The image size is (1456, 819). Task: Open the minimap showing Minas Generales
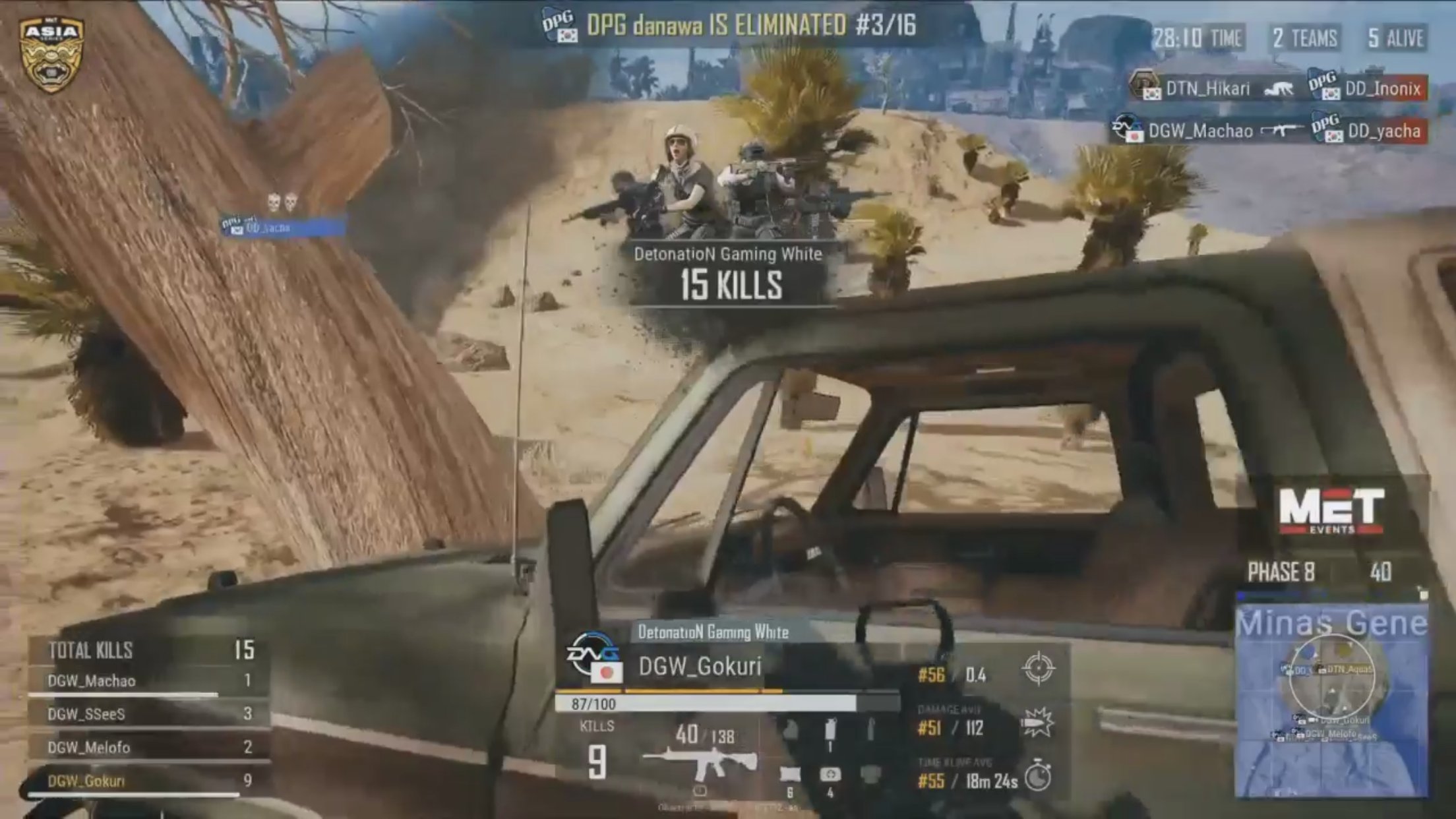(x=1331, y=700)
